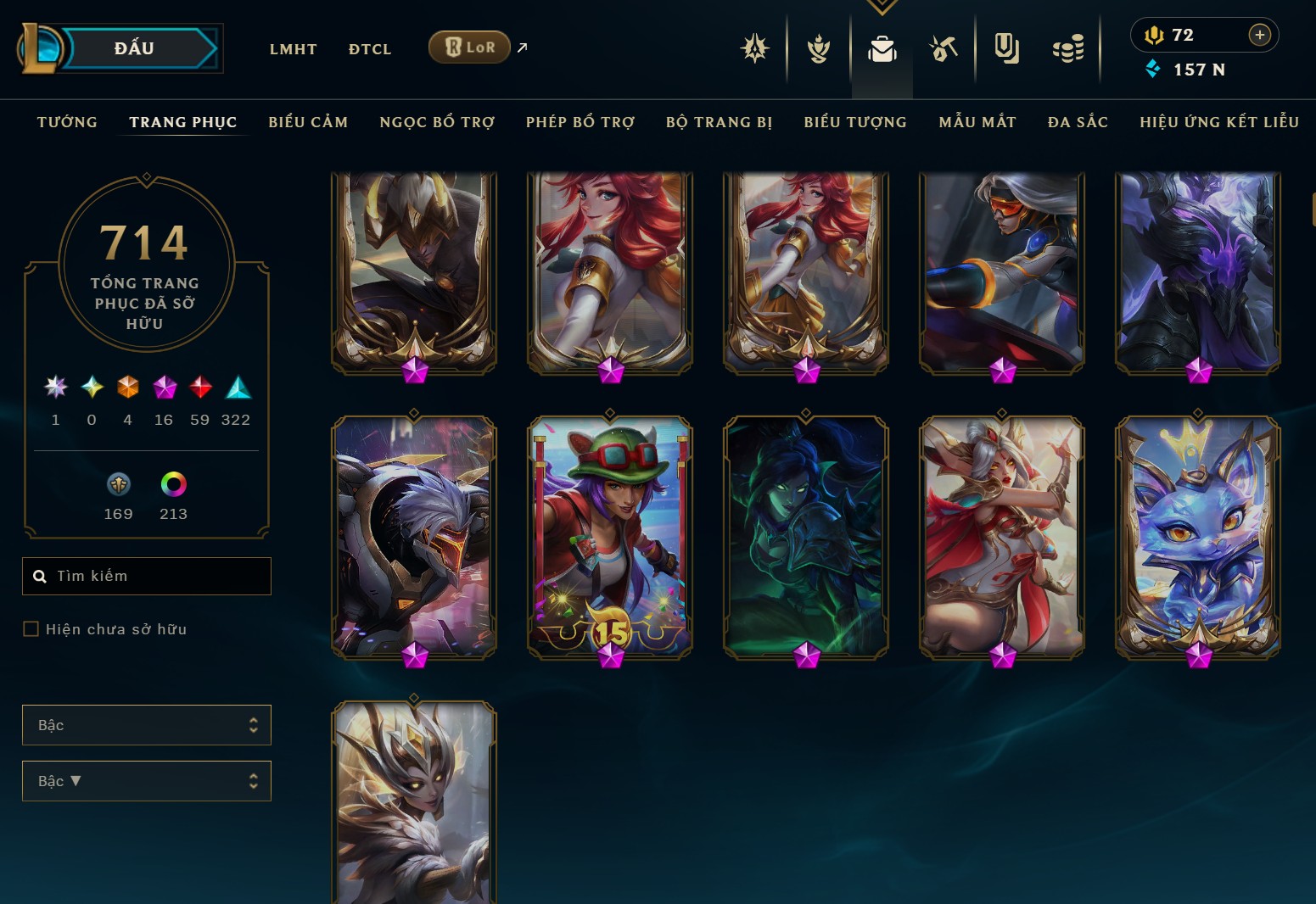Screen dimensions: 1316x904
Task: Switch to the 'TƯỚNG' tab
Action: 67,122
